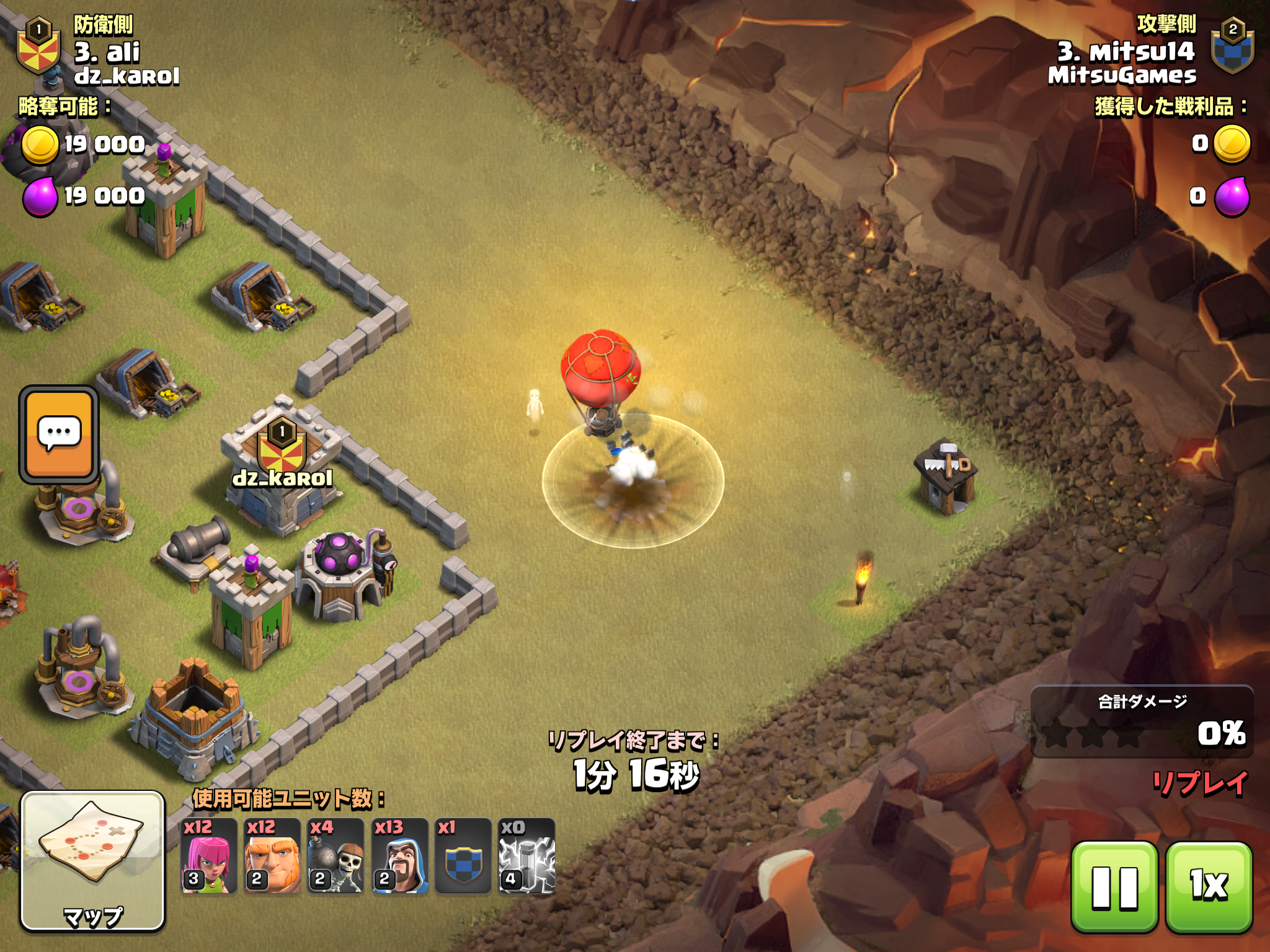This screenshot has height=952, width=1270.
Task: Pause the replay playback
Action: tap(1114, 887)
